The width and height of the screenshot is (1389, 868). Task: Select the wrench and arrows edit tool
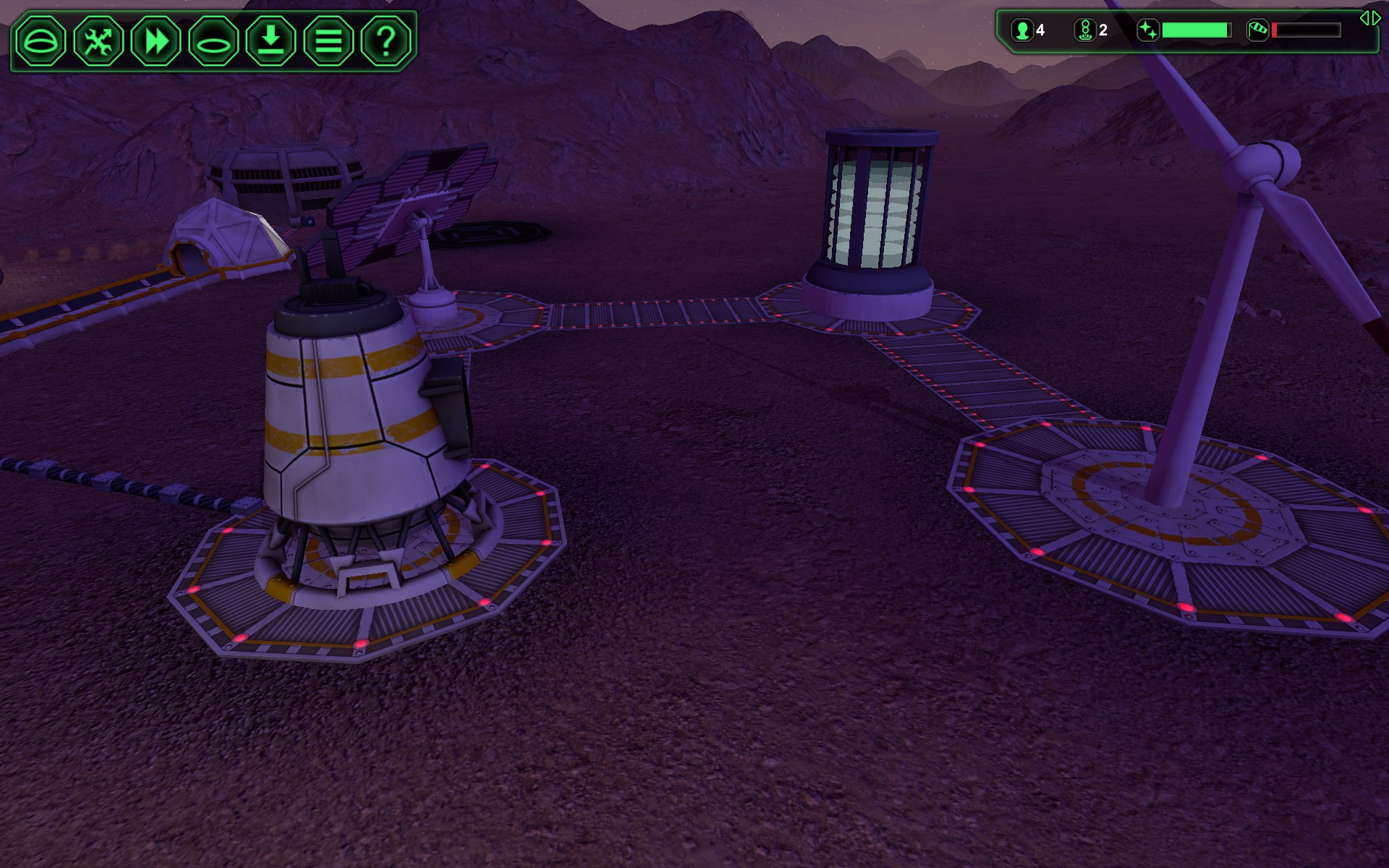(x=98, y=41)
